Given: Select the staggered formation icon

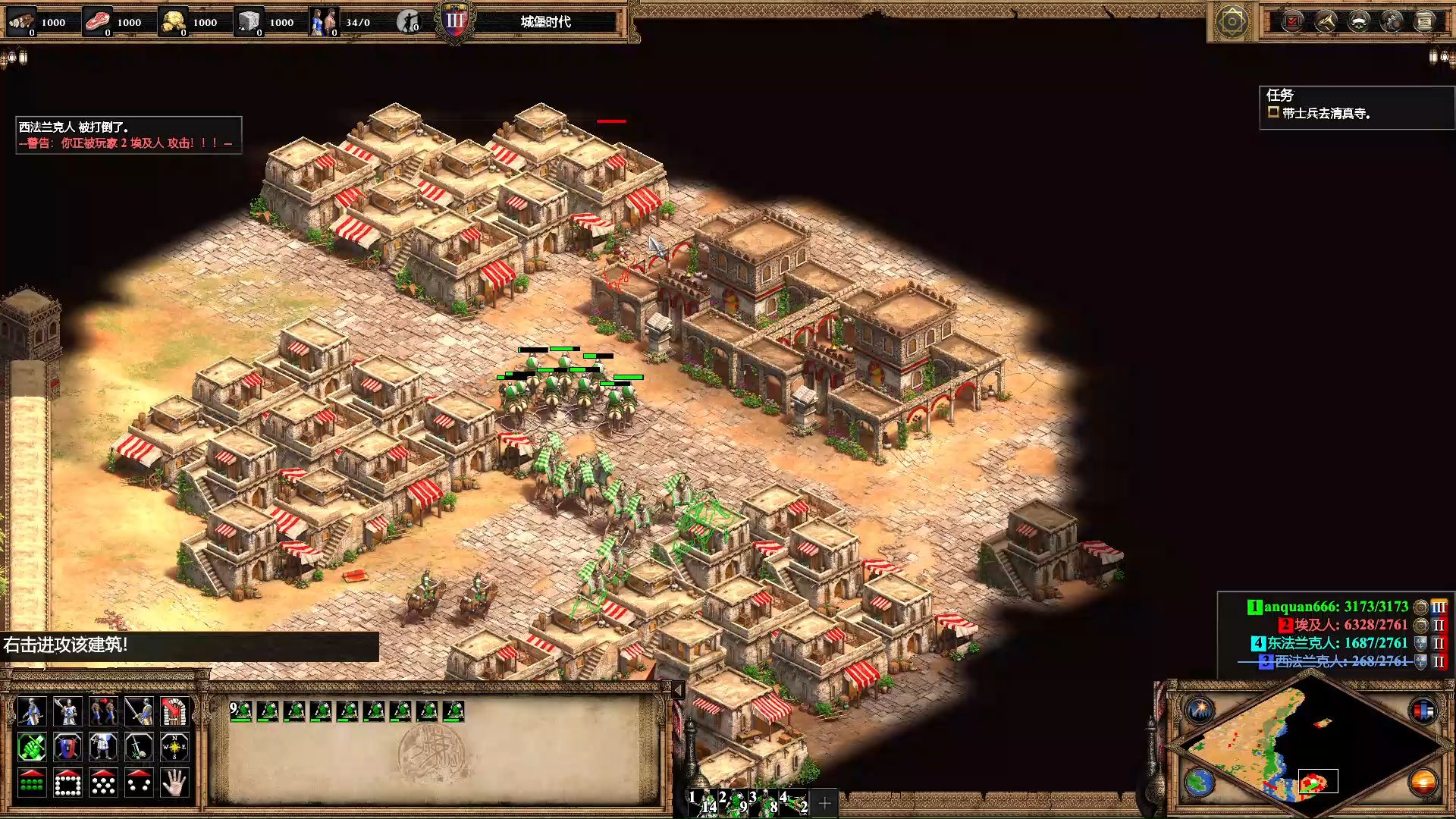Looking at the screenshot, I should click(x=103, y=783).
